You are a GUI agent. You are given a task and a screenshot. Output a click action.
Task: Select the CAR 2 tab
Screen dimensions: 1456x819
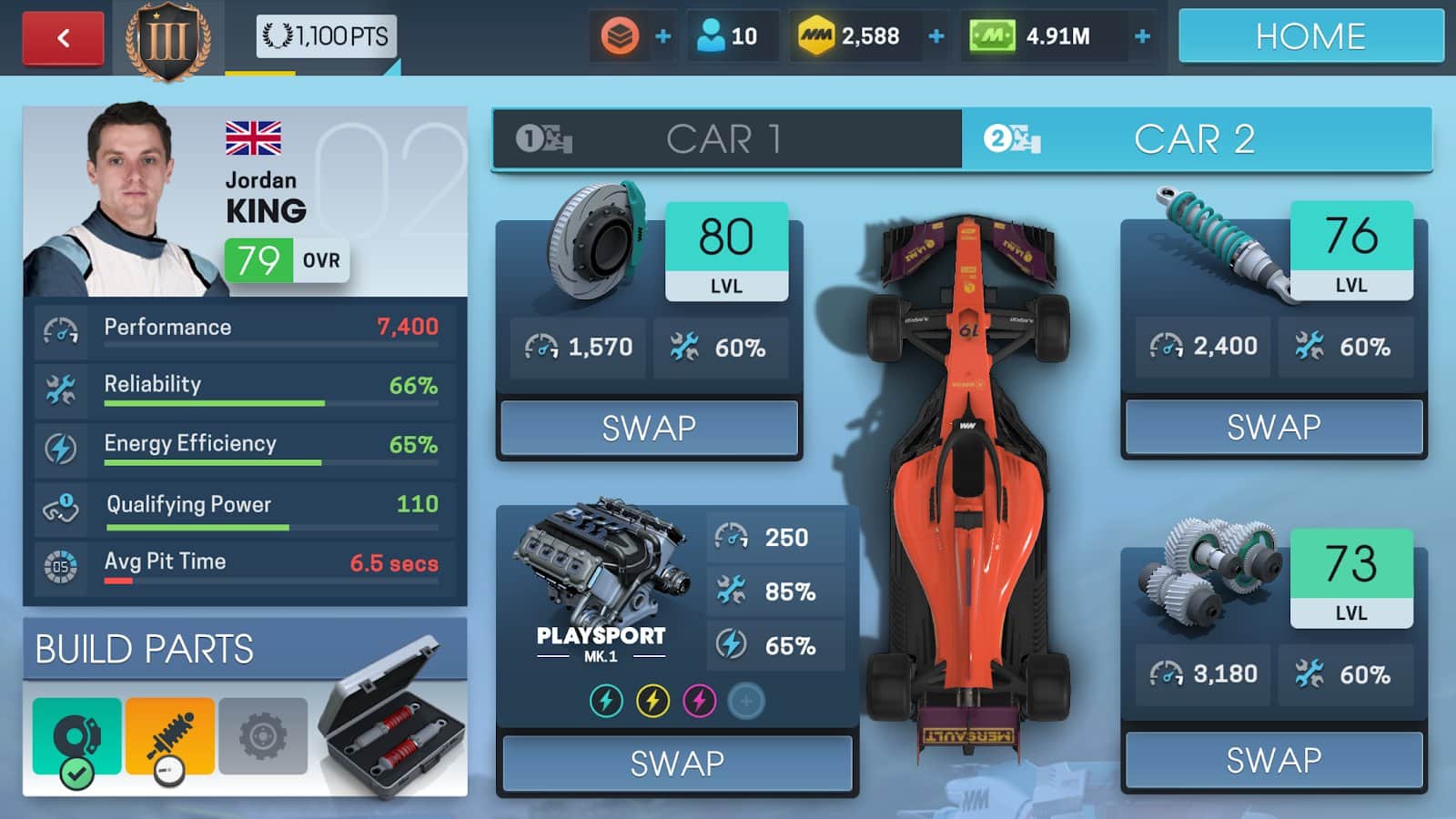click(x=1196, y=139)
